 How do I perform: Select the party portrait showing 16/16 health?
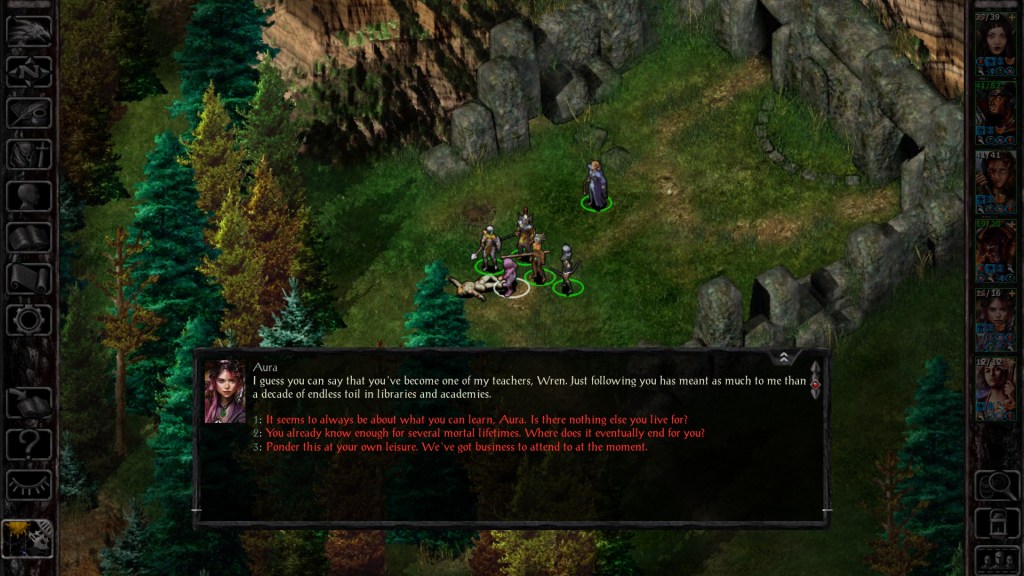click(x=995, y=320)
